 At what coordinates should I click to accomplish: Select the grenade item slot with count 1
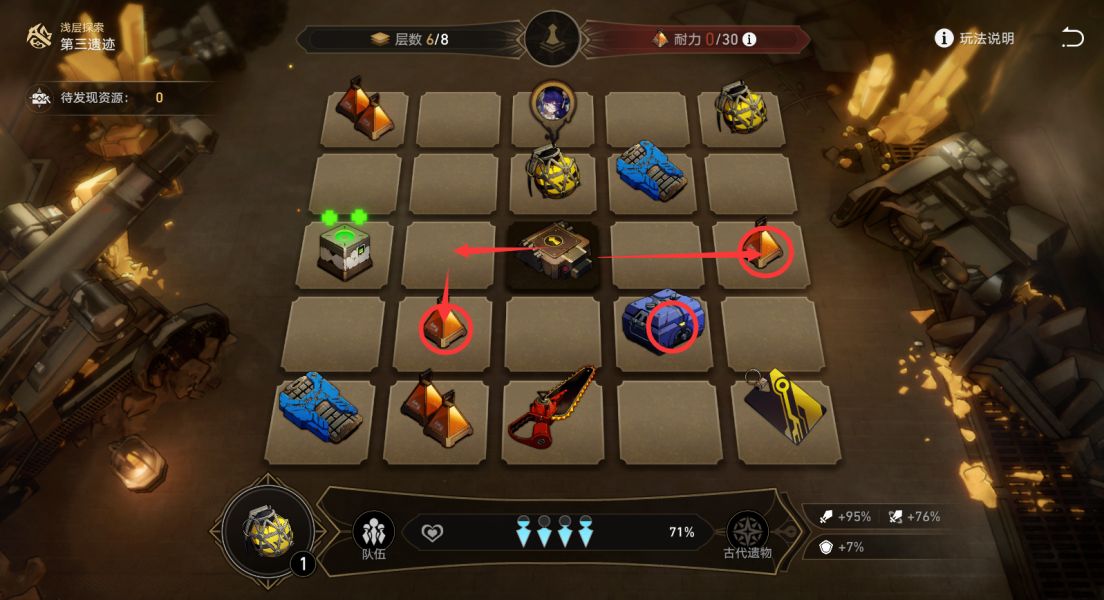(x=270, y=532)
